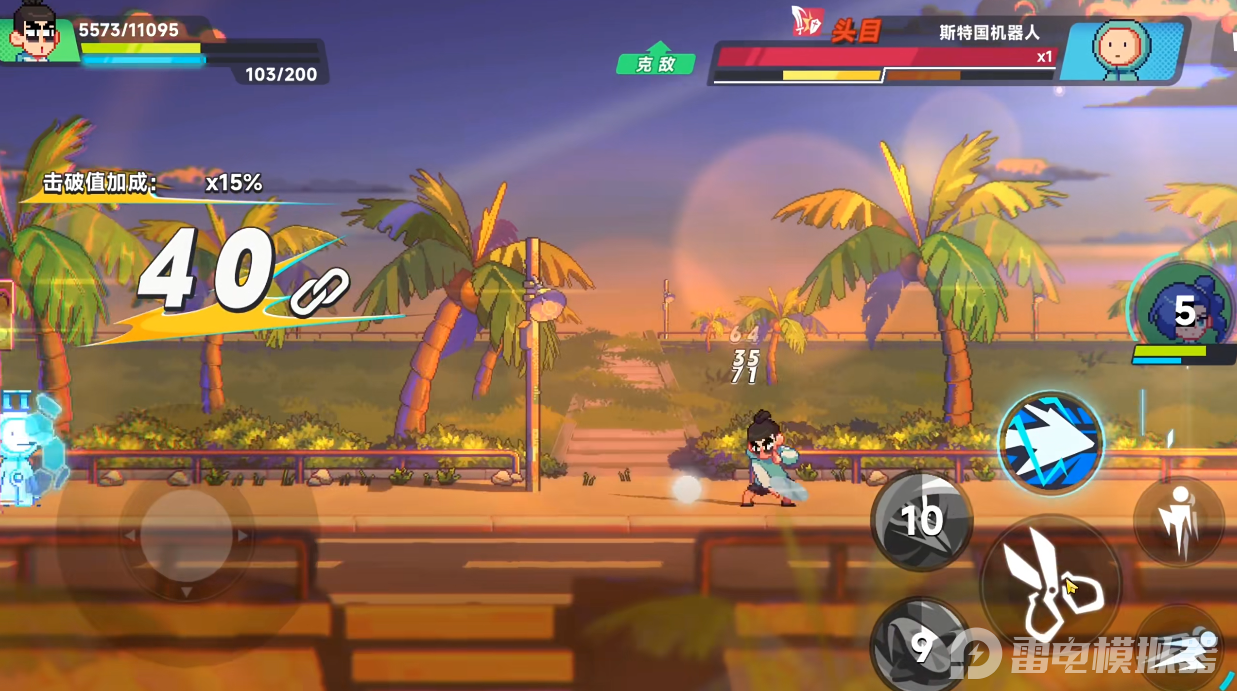Image resolution: width=1237 pixels, height=691 pixels.
Task: Activate the blue arrow dash skill
Action: (x=1050, y=442)
